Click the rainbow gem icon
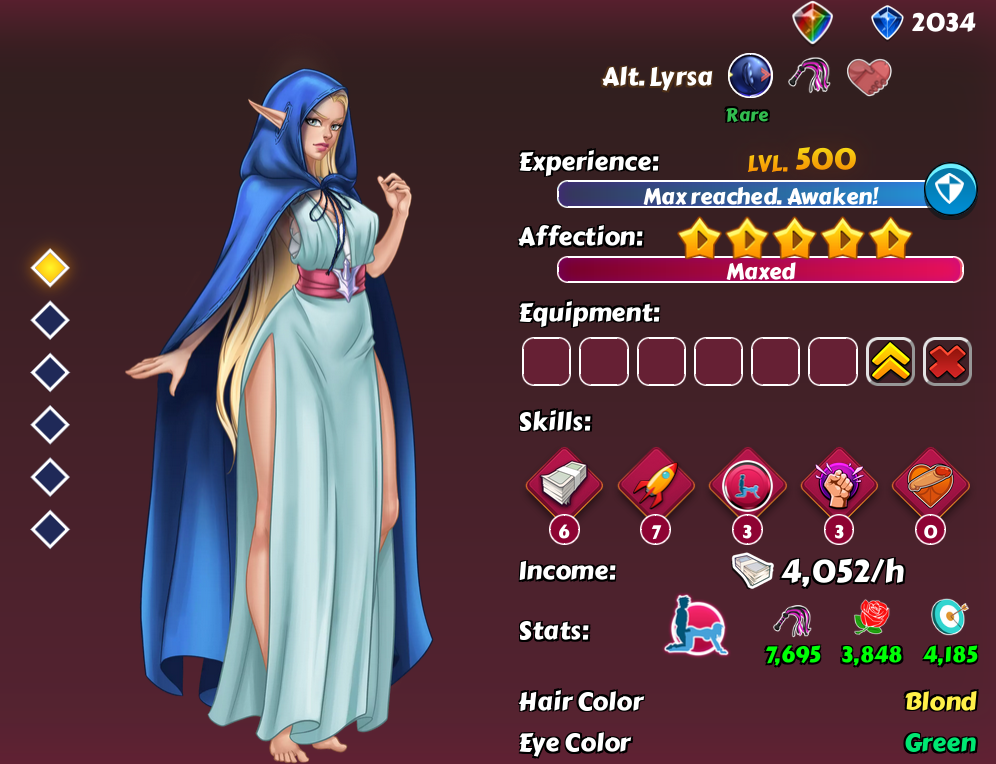The height and width of the screenshot is (764, 996). 812,22
